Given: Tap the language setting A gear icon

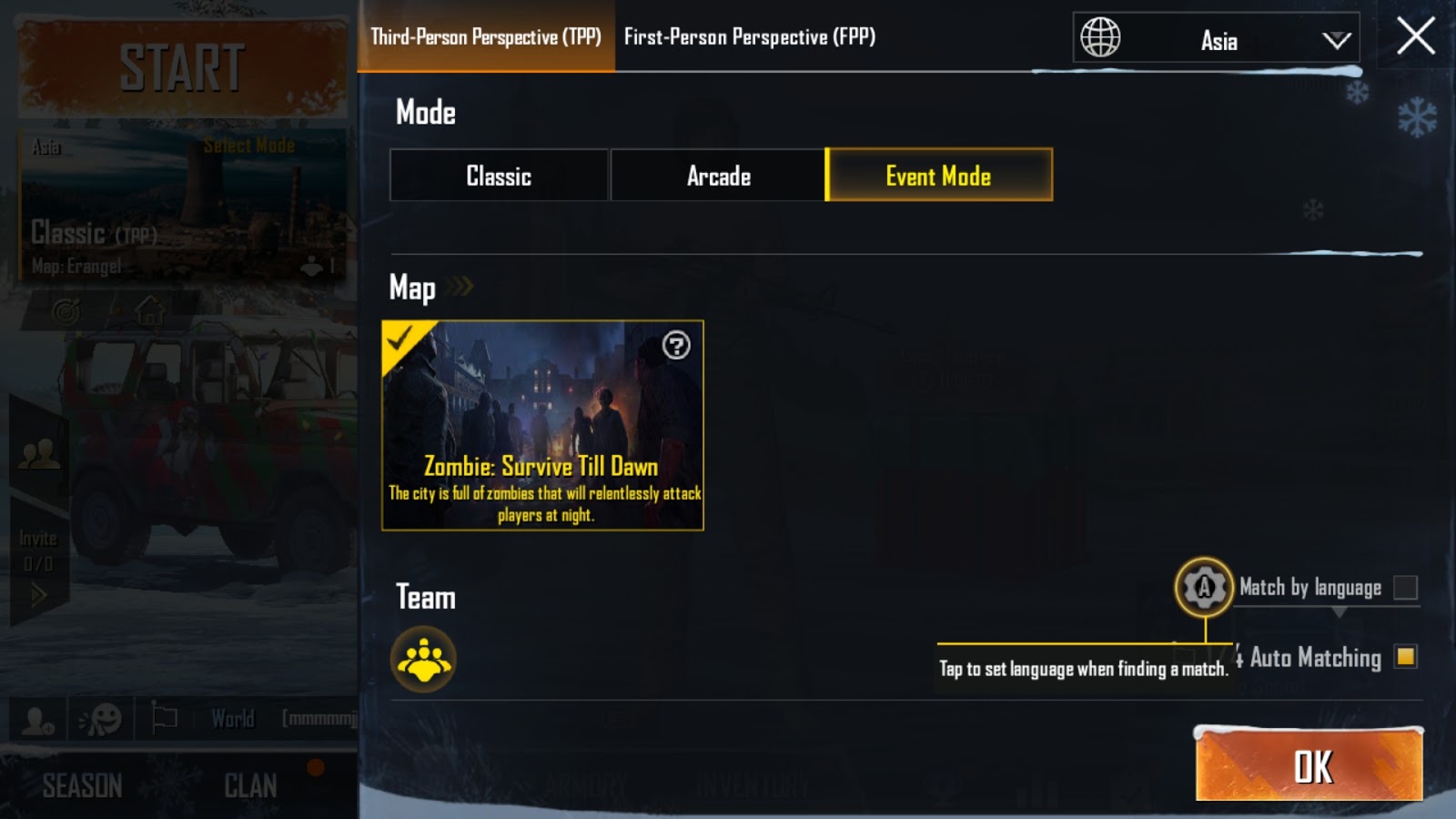Looking at the screenshot, I should (x=1204, y=587).
